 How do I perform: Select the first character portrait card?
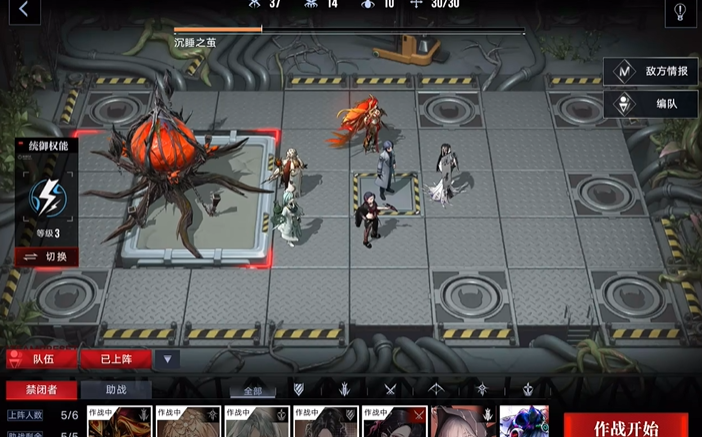pos(119,422)
